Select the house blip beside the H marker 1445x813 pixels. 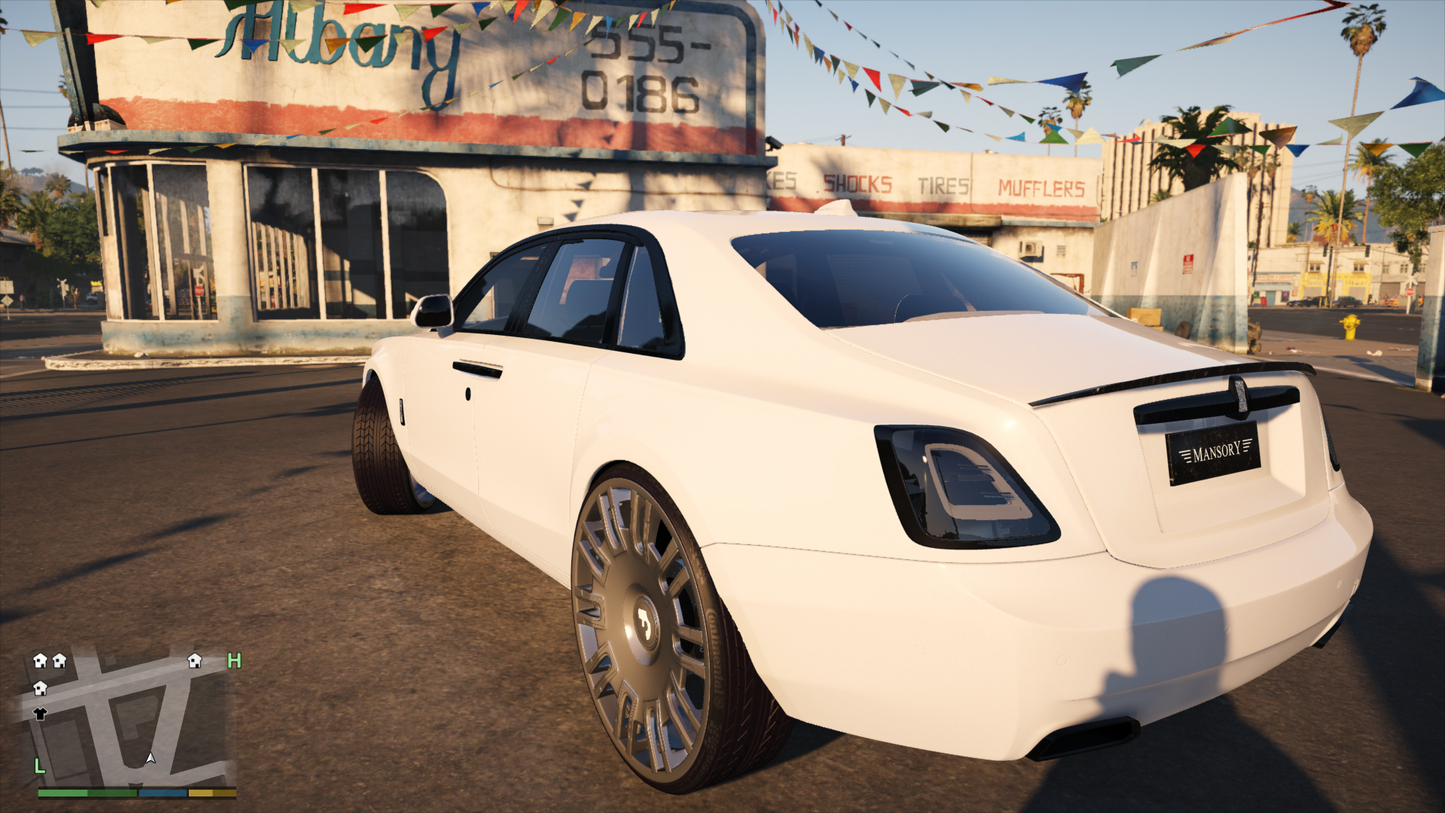(195, 660)
